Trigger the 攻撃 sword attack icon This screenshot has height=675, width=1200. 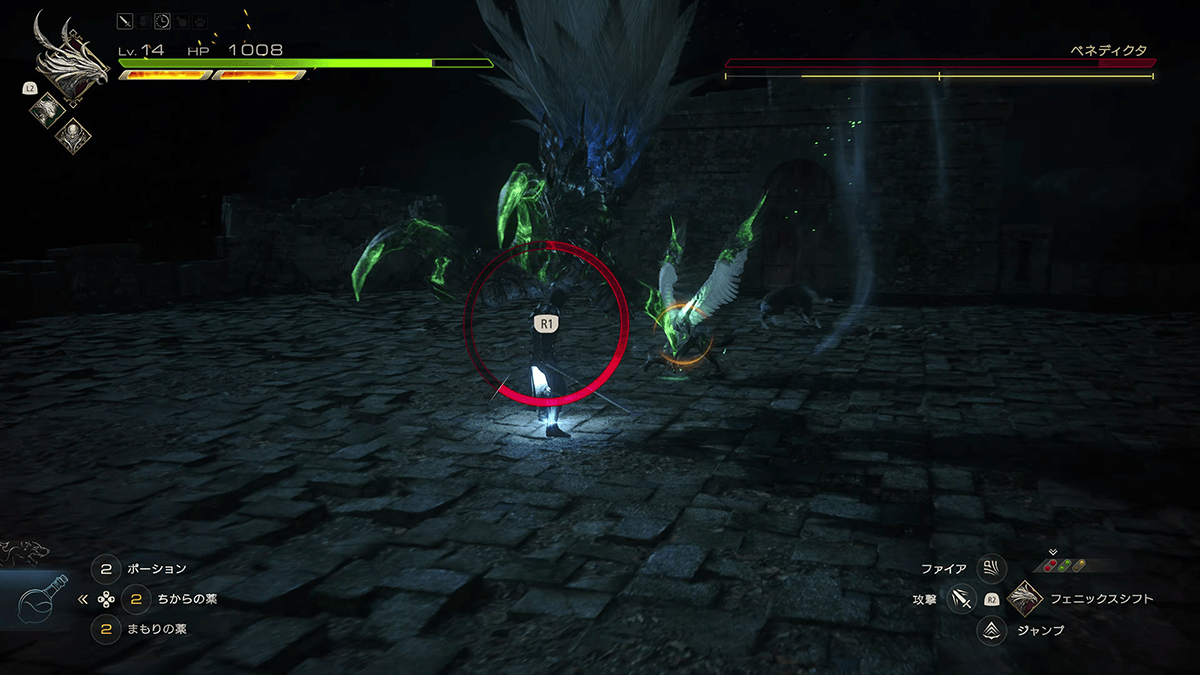pyautogui.click(x=962, y=599)
